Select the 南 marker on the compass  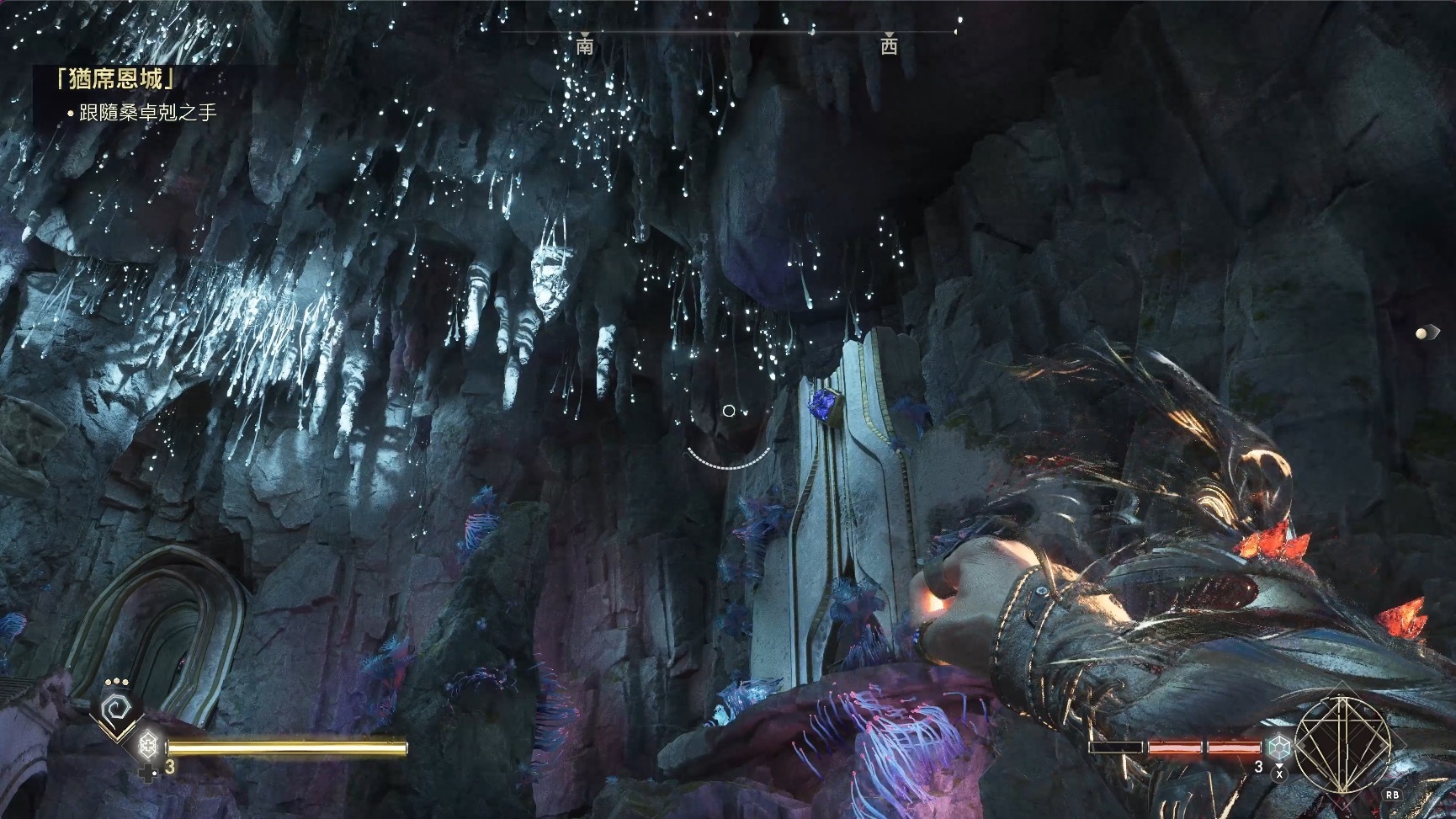click(585, 46)
